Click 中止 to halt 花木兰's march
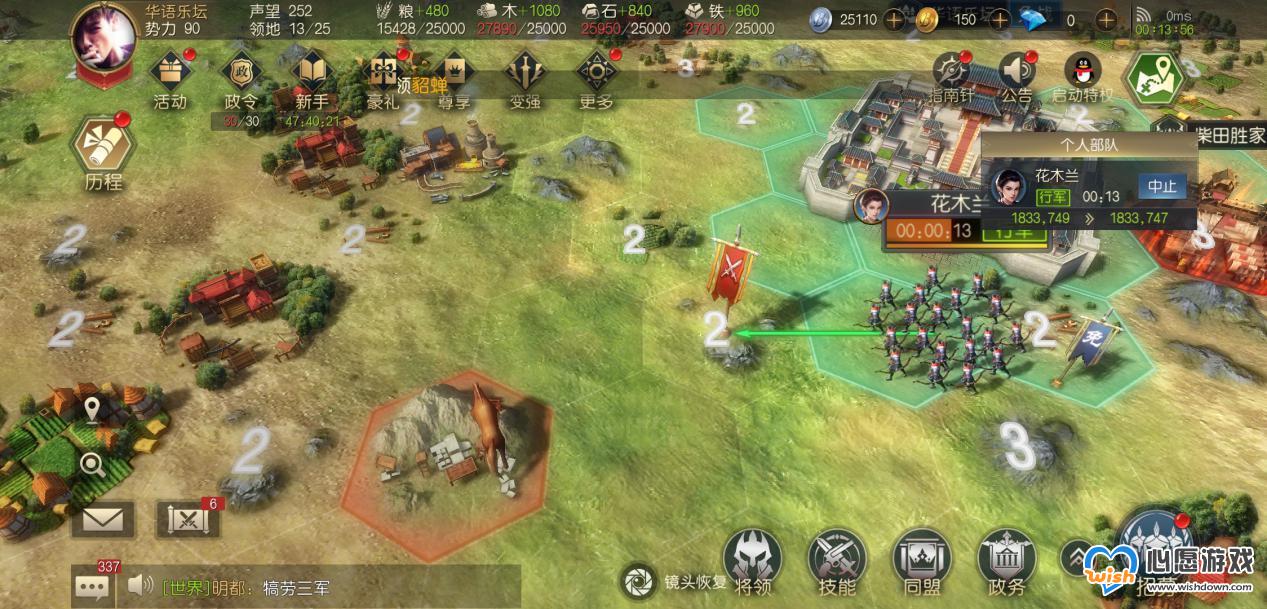This screenshot has width=1267, height=609. pyautogui.click(x=1161, y=187)
